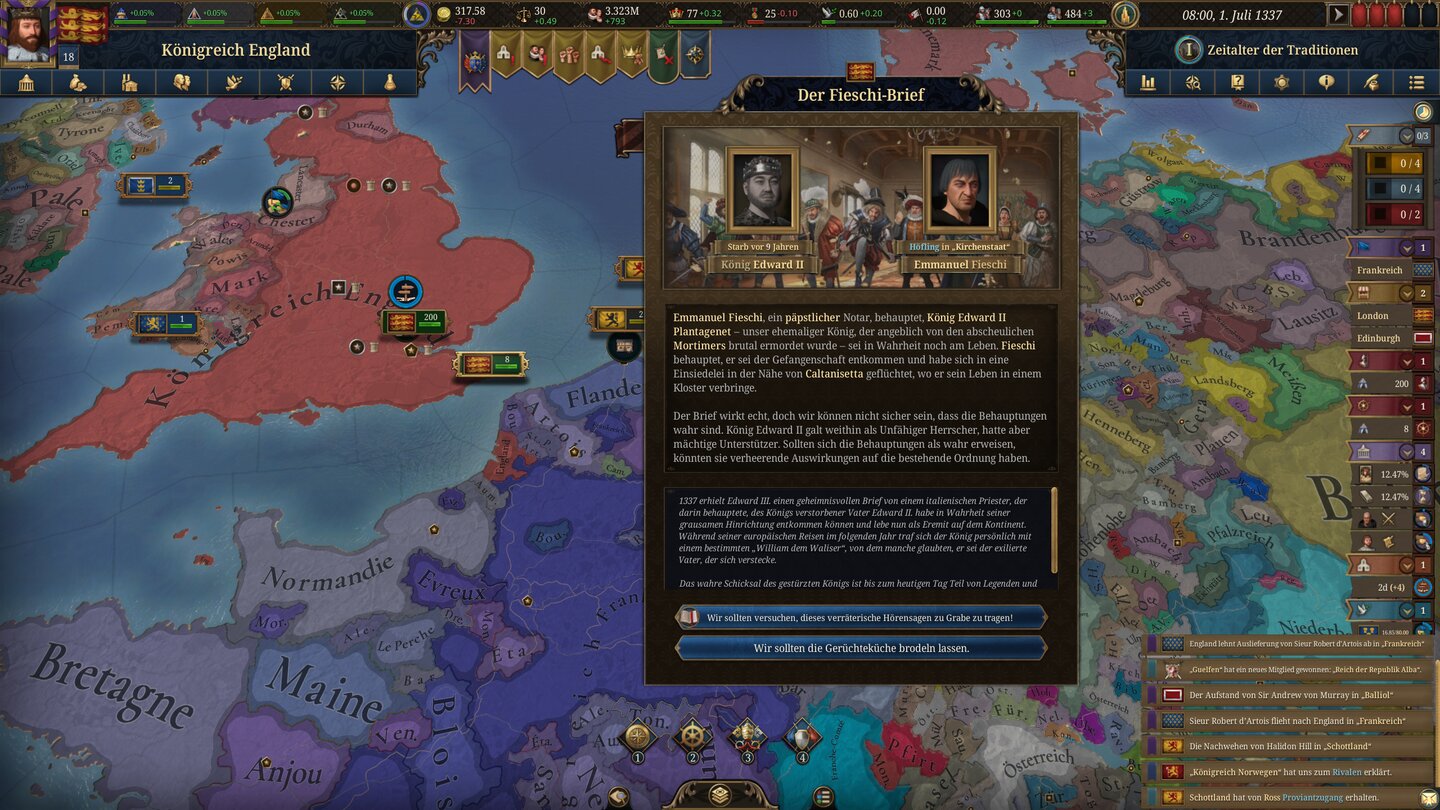Select the option to bury the treacherous hearsay
1440x810 pixels.
tap(862, 617)
